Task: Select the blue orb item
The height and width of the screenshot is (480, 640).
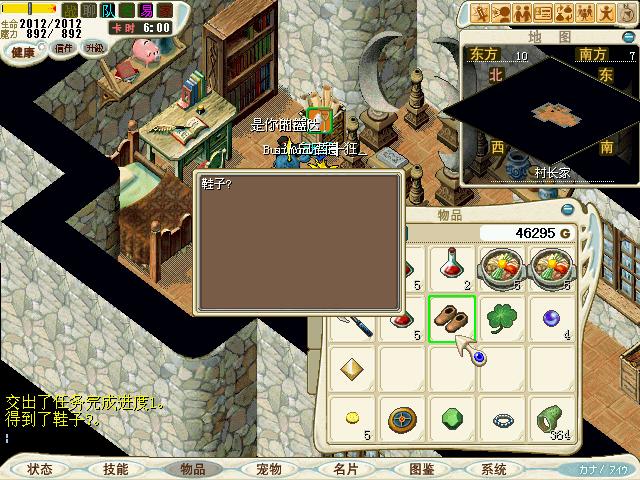Action: point(550,317)
